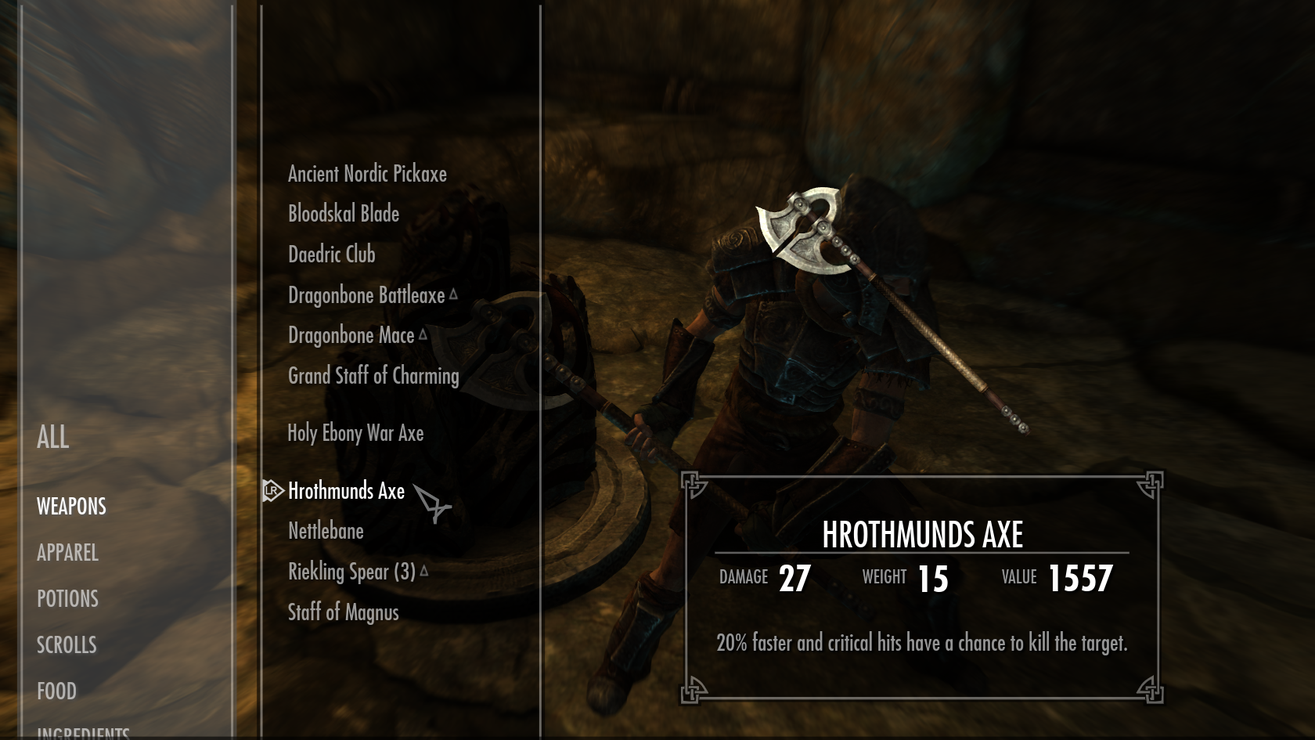This screenshot has height=740, width=1315.
Task: Click the bottom-right flourish of the stats panel
Action: (x=1152, y=690)
